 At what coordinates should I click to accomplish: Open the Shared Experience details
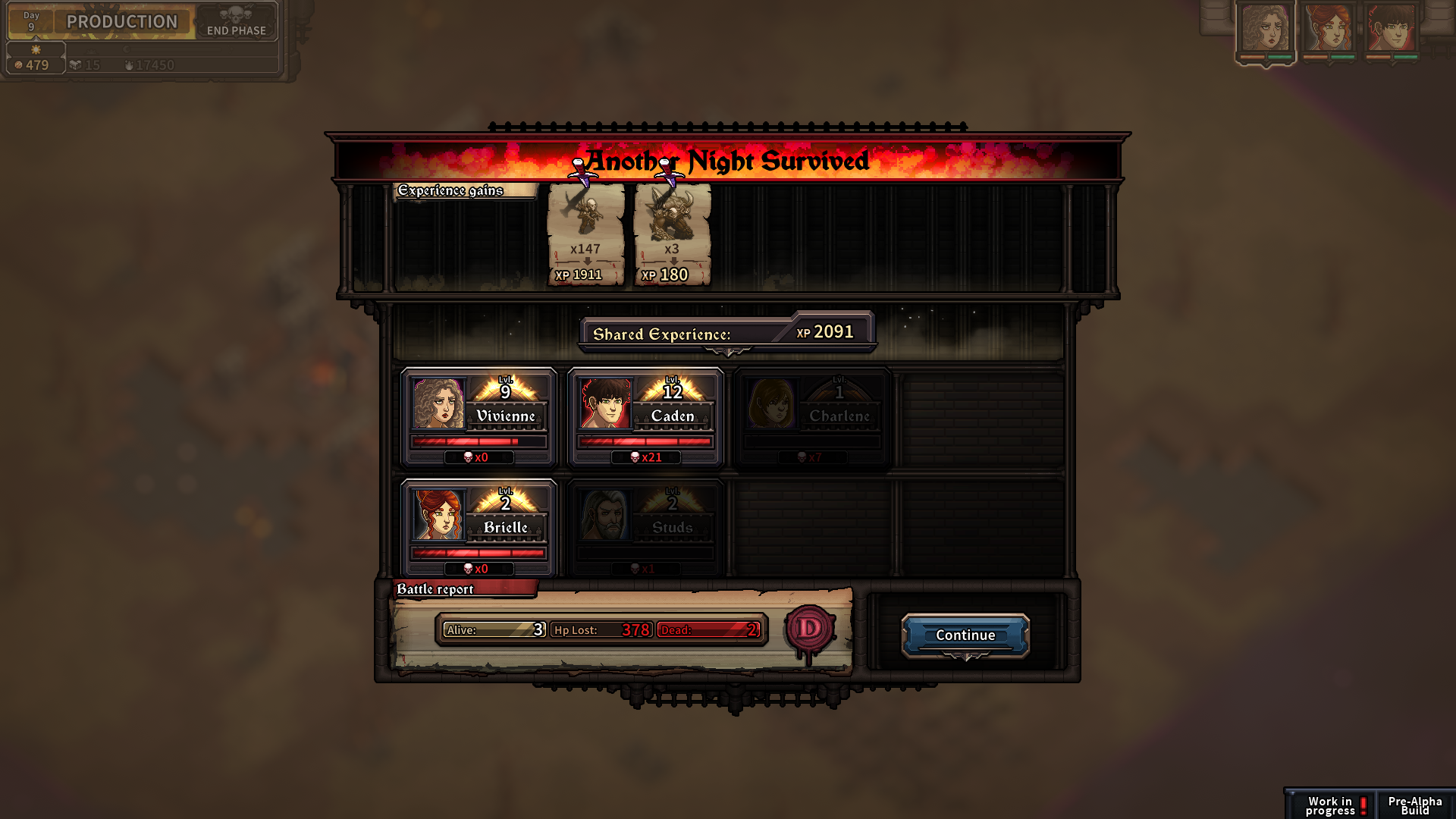click(x=726, y=331)
